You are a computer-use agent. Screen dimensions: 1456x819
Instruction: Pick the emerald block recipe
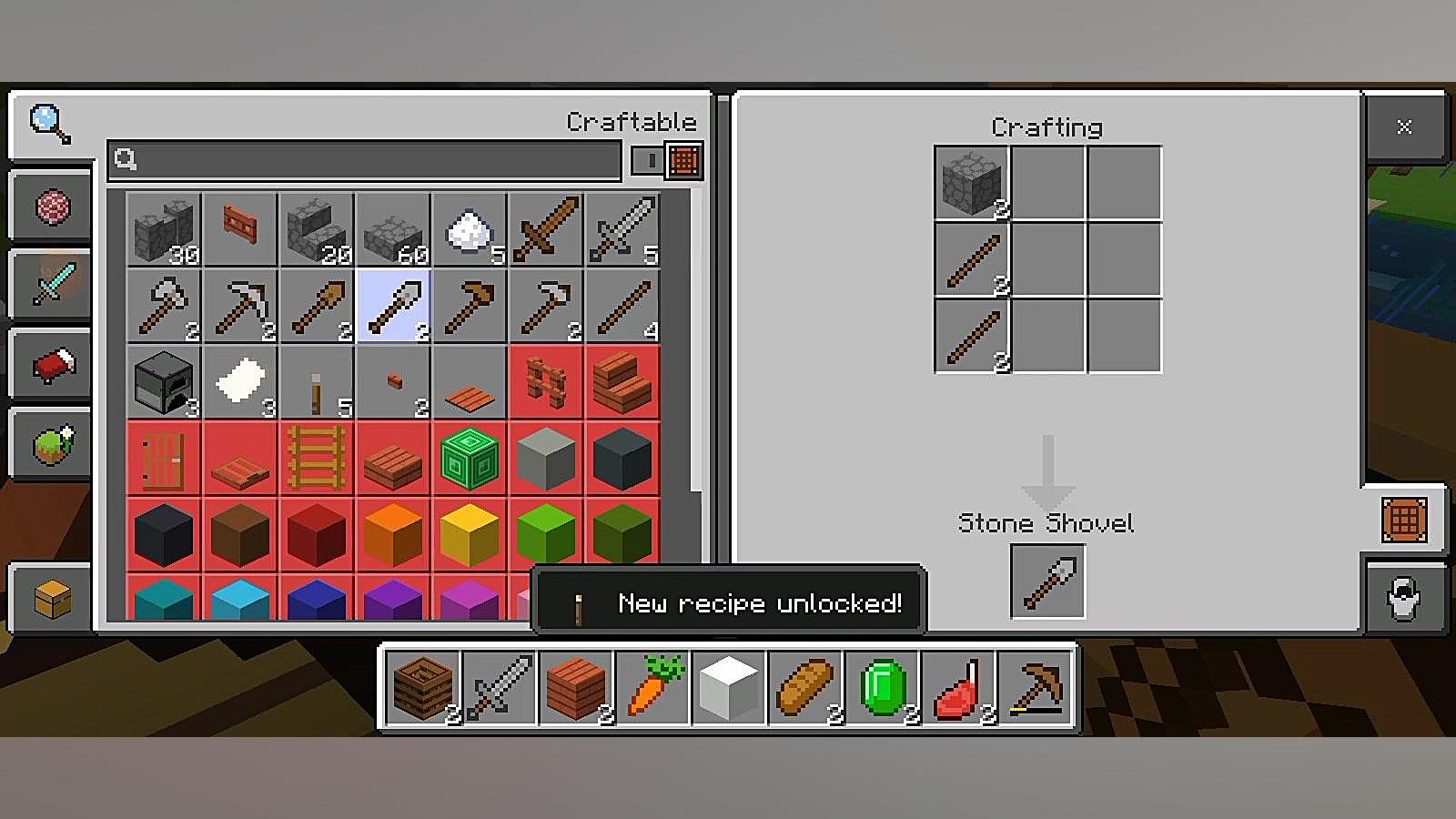tap(470, 459)
